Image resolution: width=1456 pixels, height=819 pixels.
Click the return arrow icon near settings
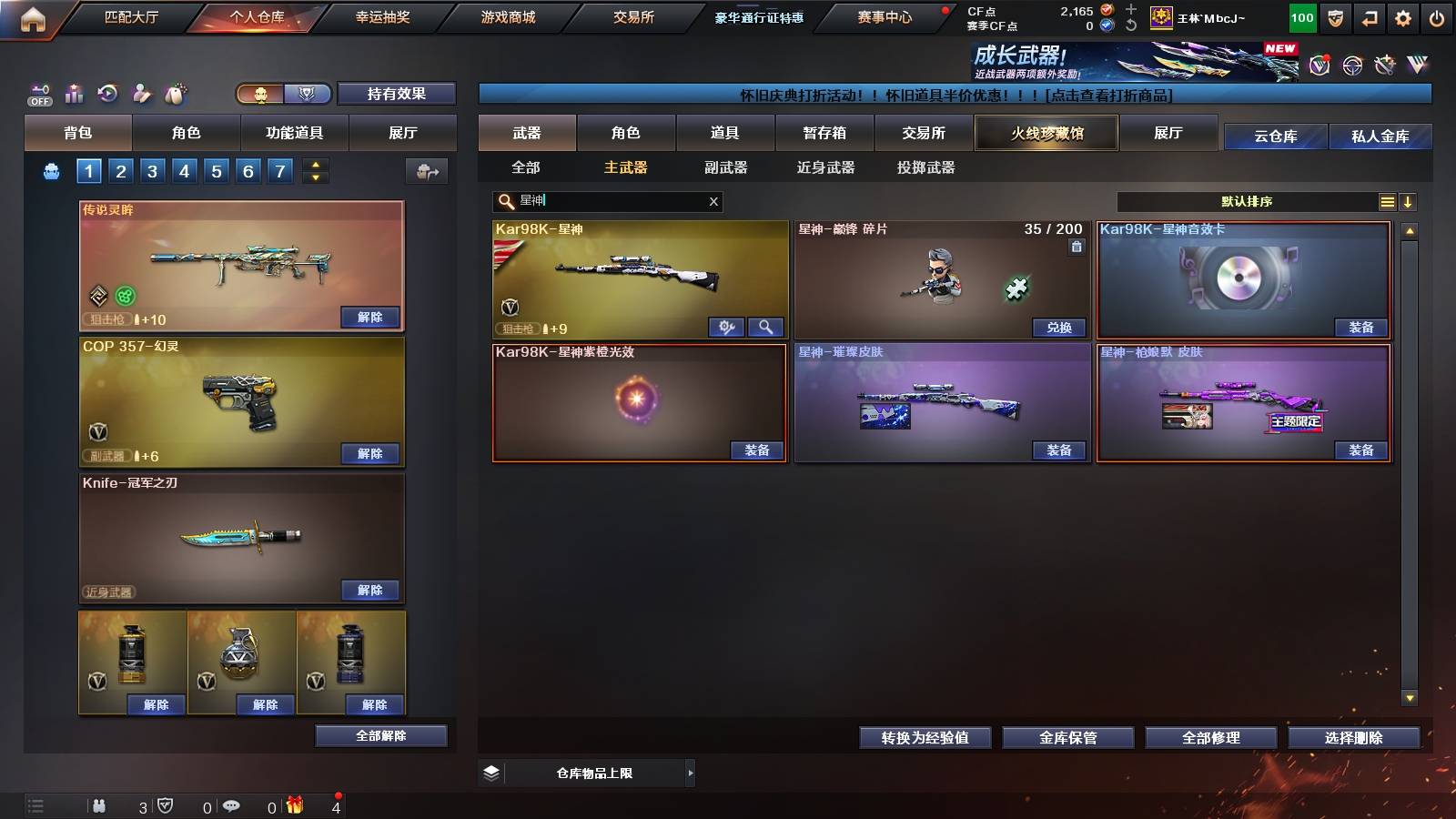[x=1369, y=16]
